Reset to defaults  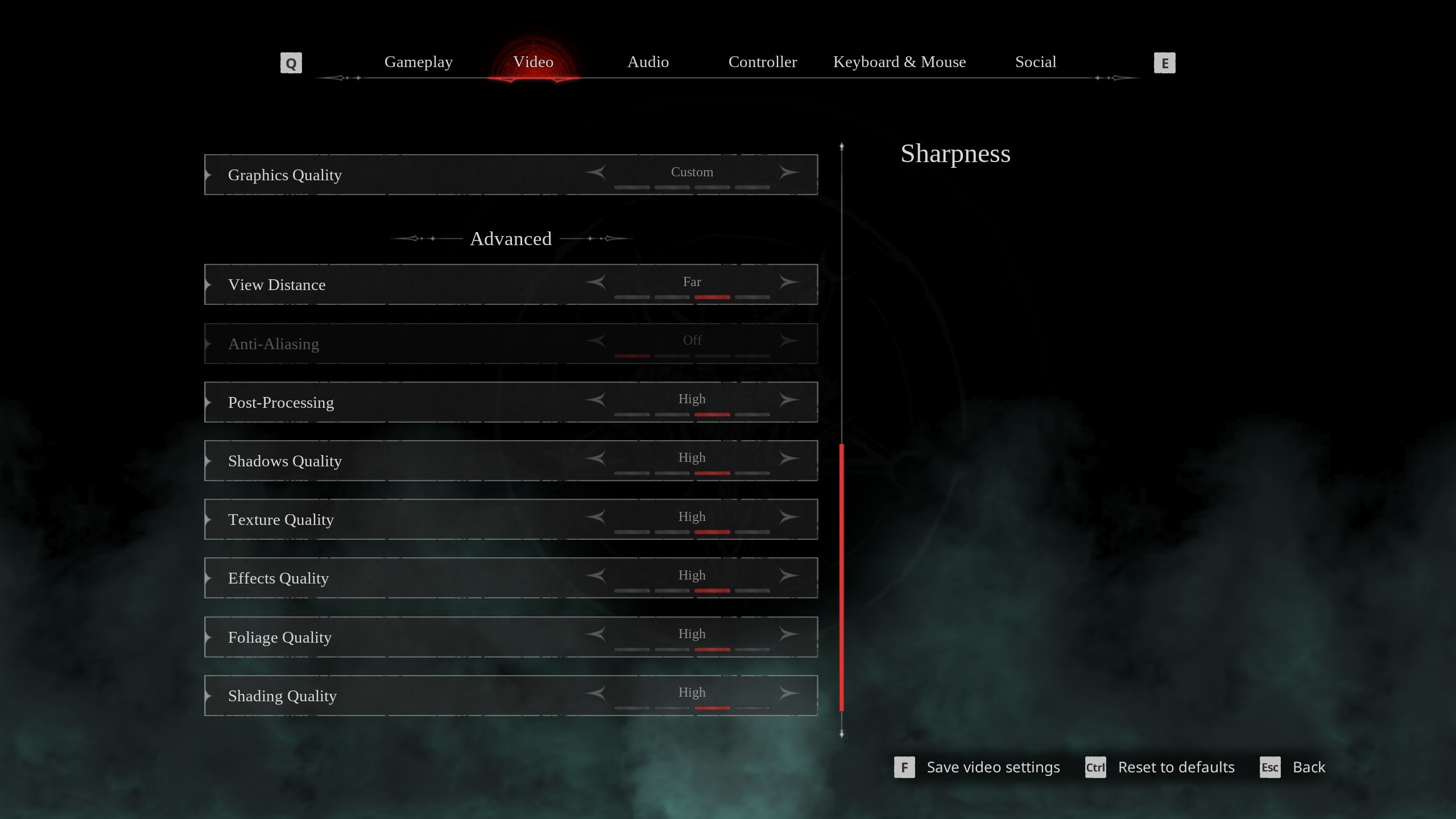pos(1176,767)
